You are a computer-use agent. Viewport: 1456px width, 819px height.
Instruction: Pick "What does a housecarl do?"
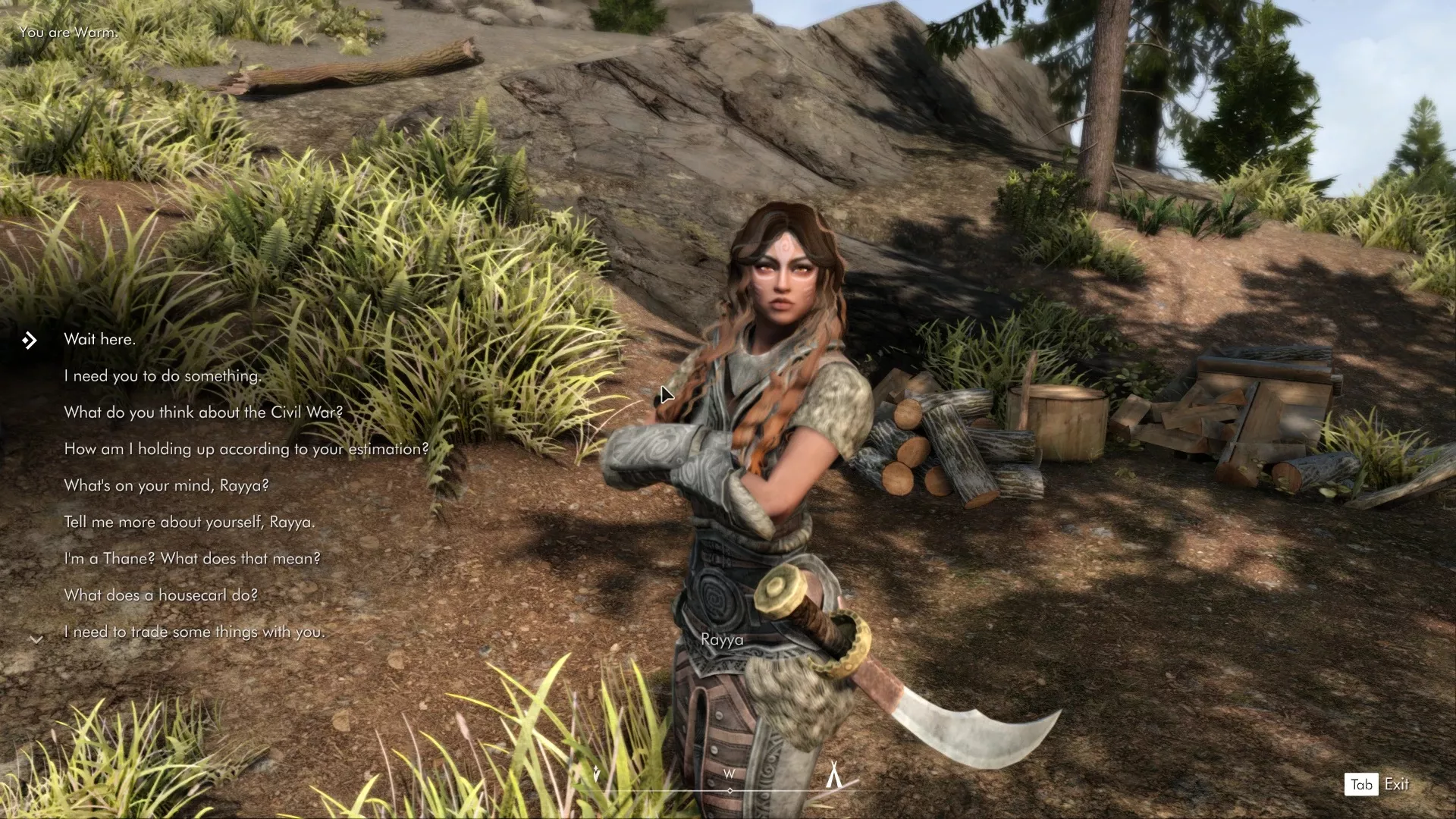161,595
